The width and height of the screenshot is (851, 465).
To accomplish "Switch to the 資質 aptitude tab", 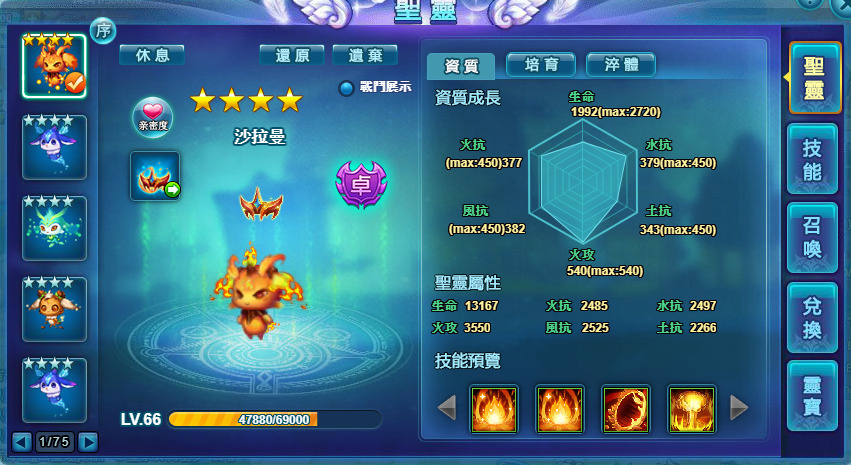I will 461,66.
